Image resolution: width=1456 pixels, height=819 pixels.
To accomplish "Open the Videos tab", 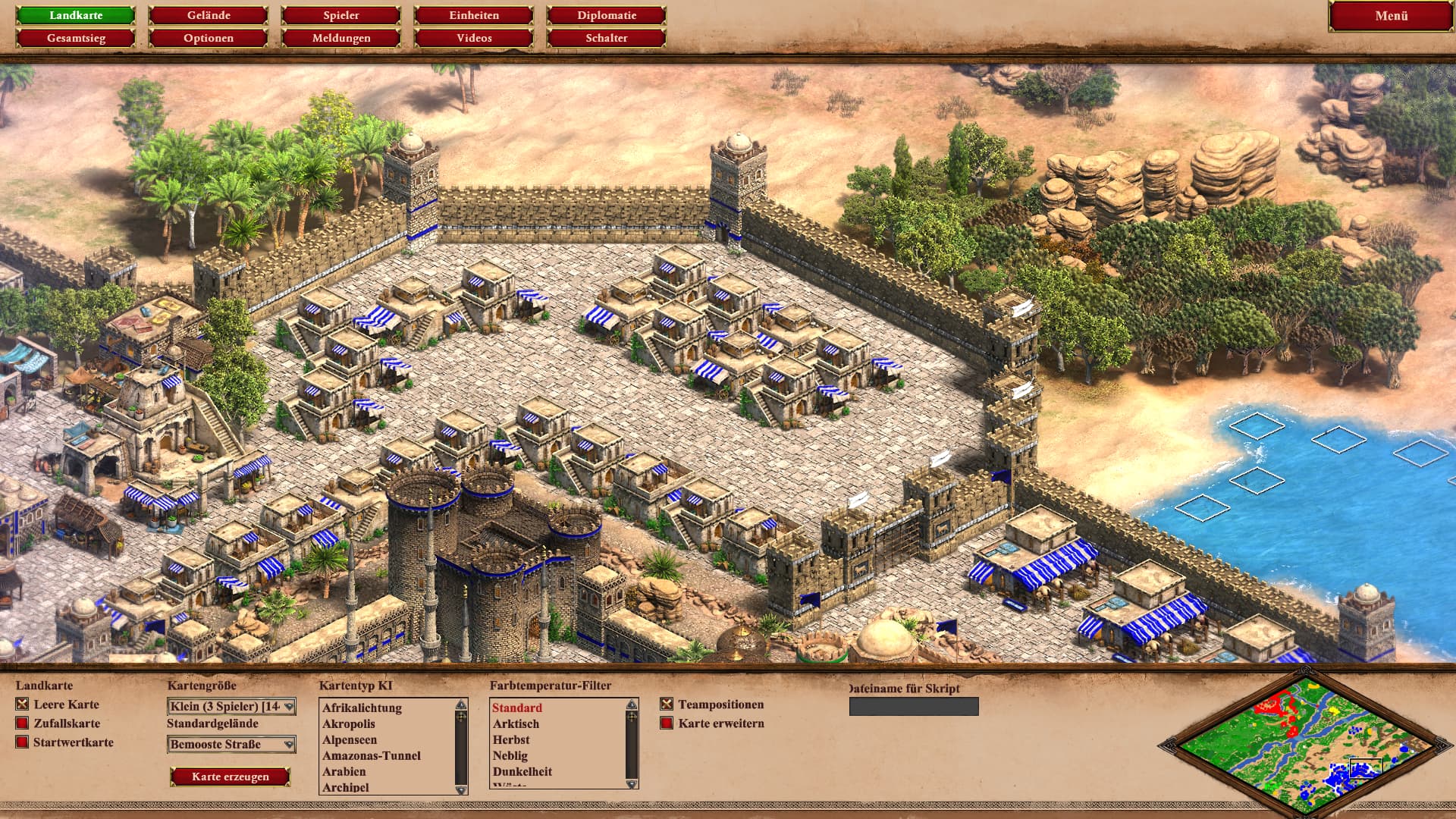I will click(x=474, y=38).
